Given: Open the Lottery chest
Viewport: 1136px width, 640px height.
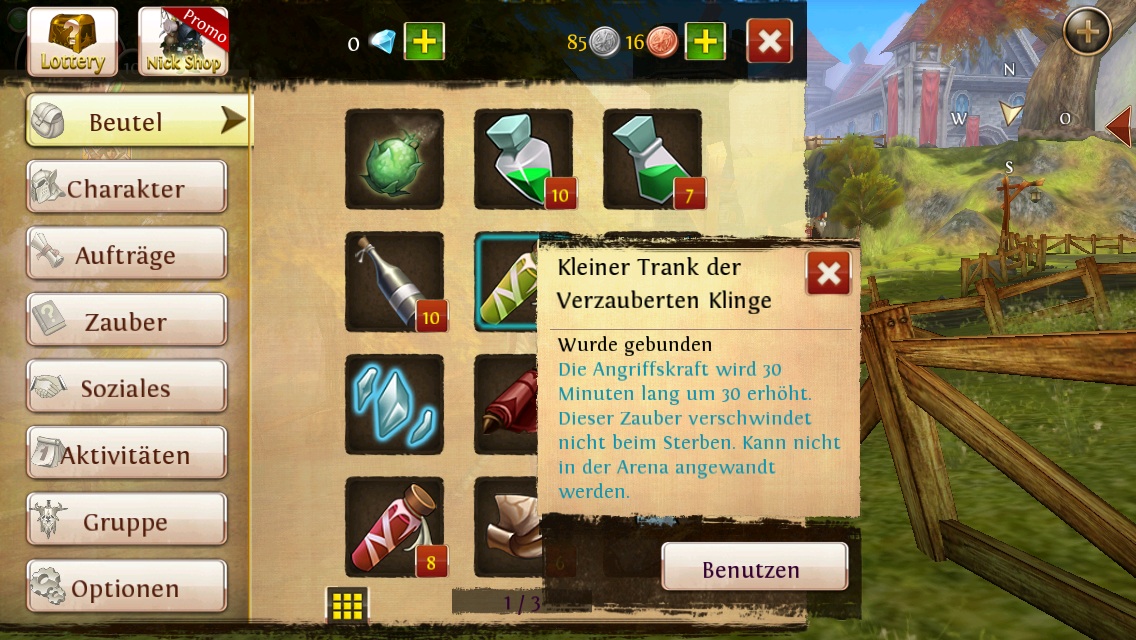Looking at the screenshot, I should [x=72, y=41].
